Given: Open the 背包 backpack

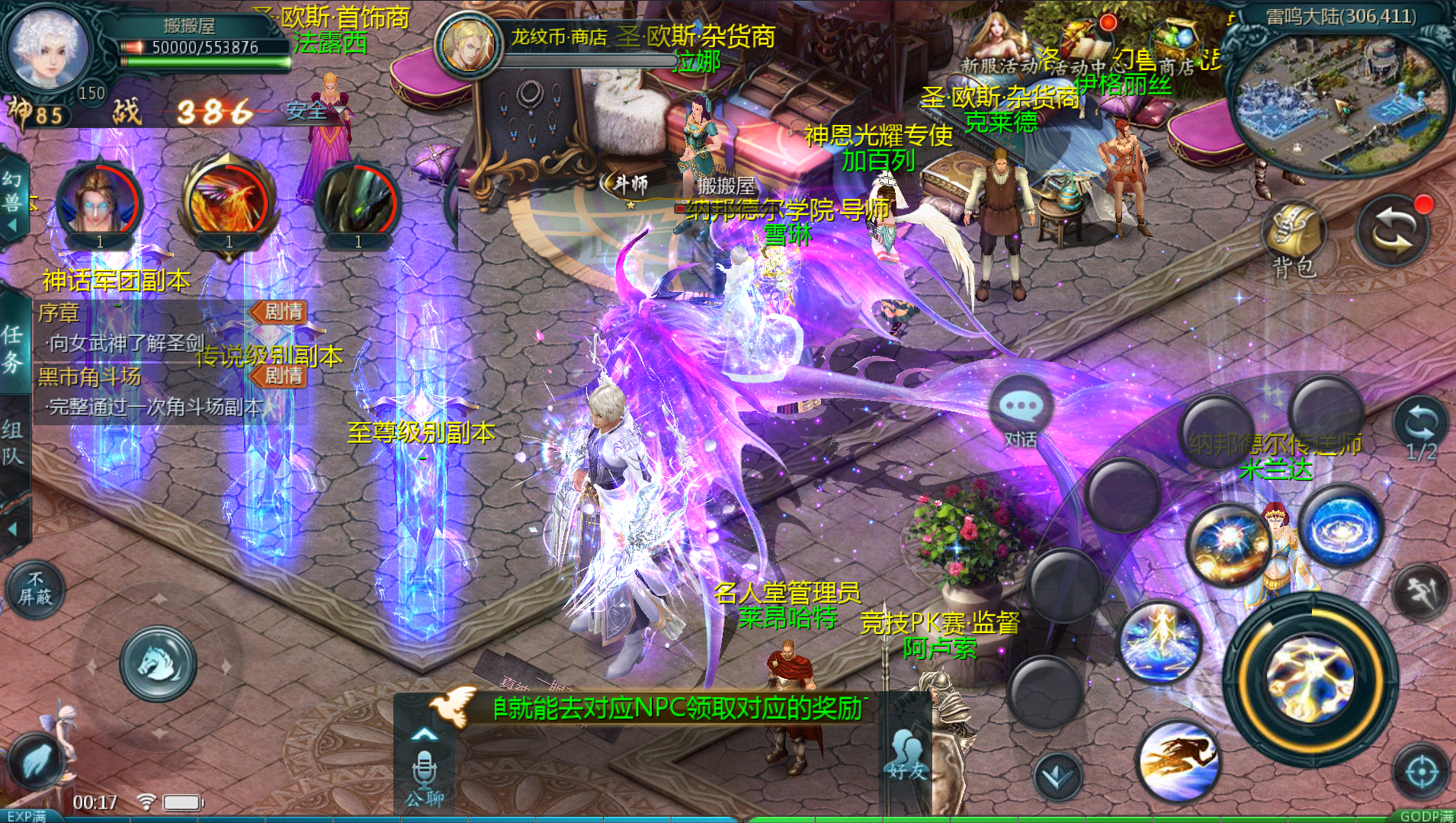Looking at the screenshot, I should 1294,238.
